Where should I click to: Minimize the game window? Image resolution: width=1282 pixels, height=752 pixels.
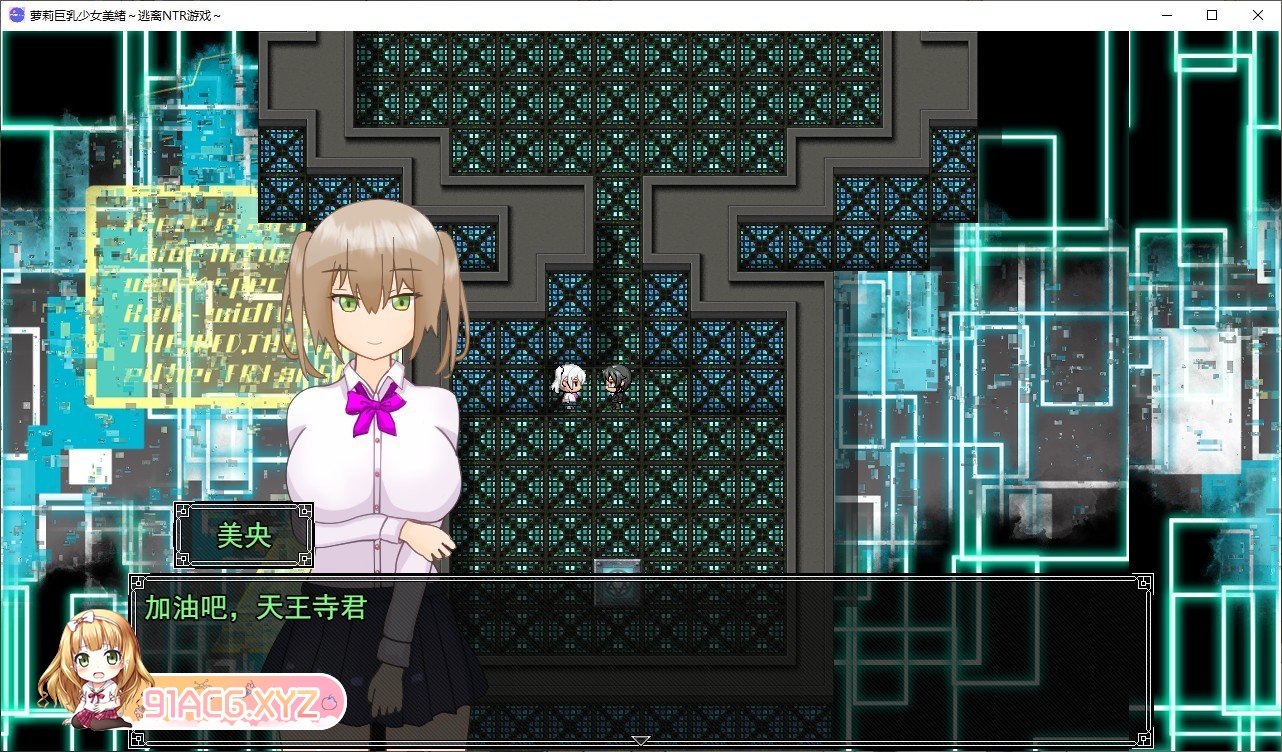(1165, 14)
